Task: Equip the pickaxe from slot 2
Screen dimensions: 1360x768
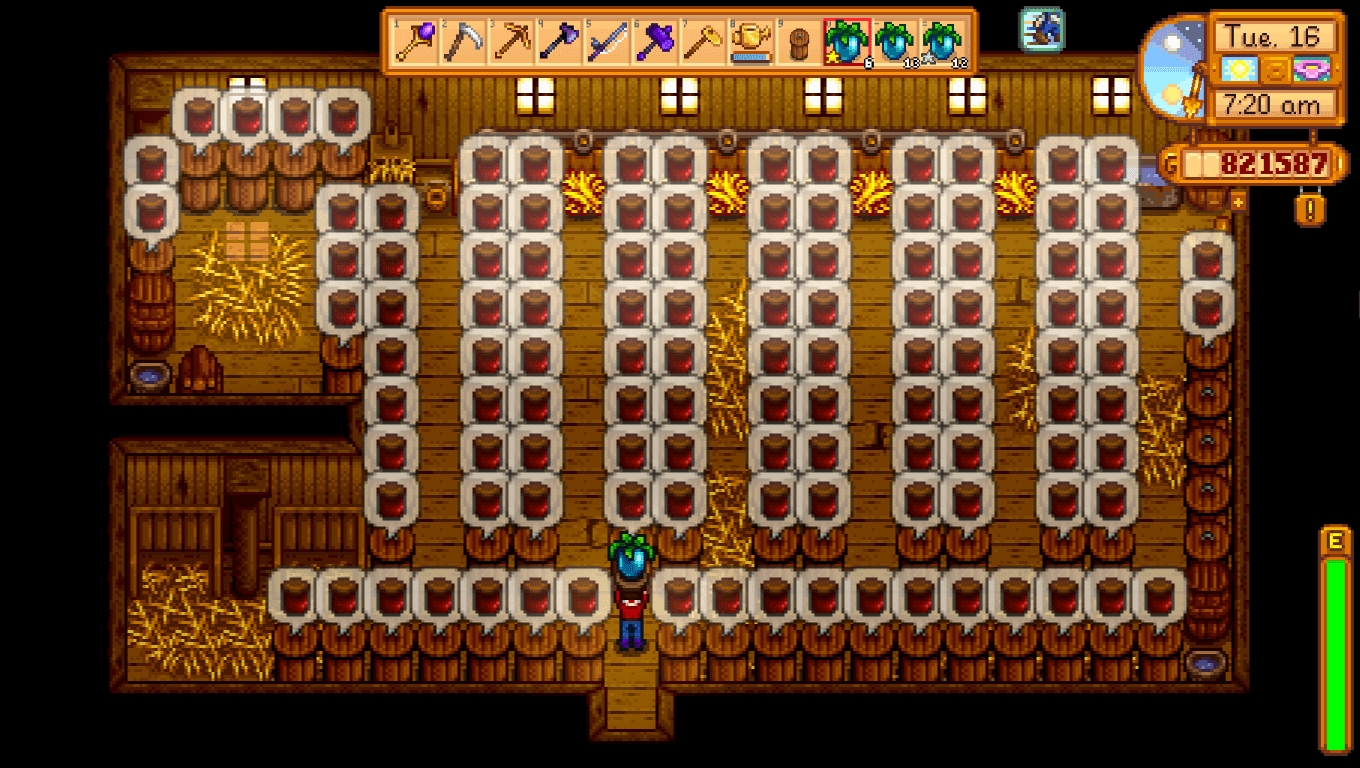Action: [462, 38]
